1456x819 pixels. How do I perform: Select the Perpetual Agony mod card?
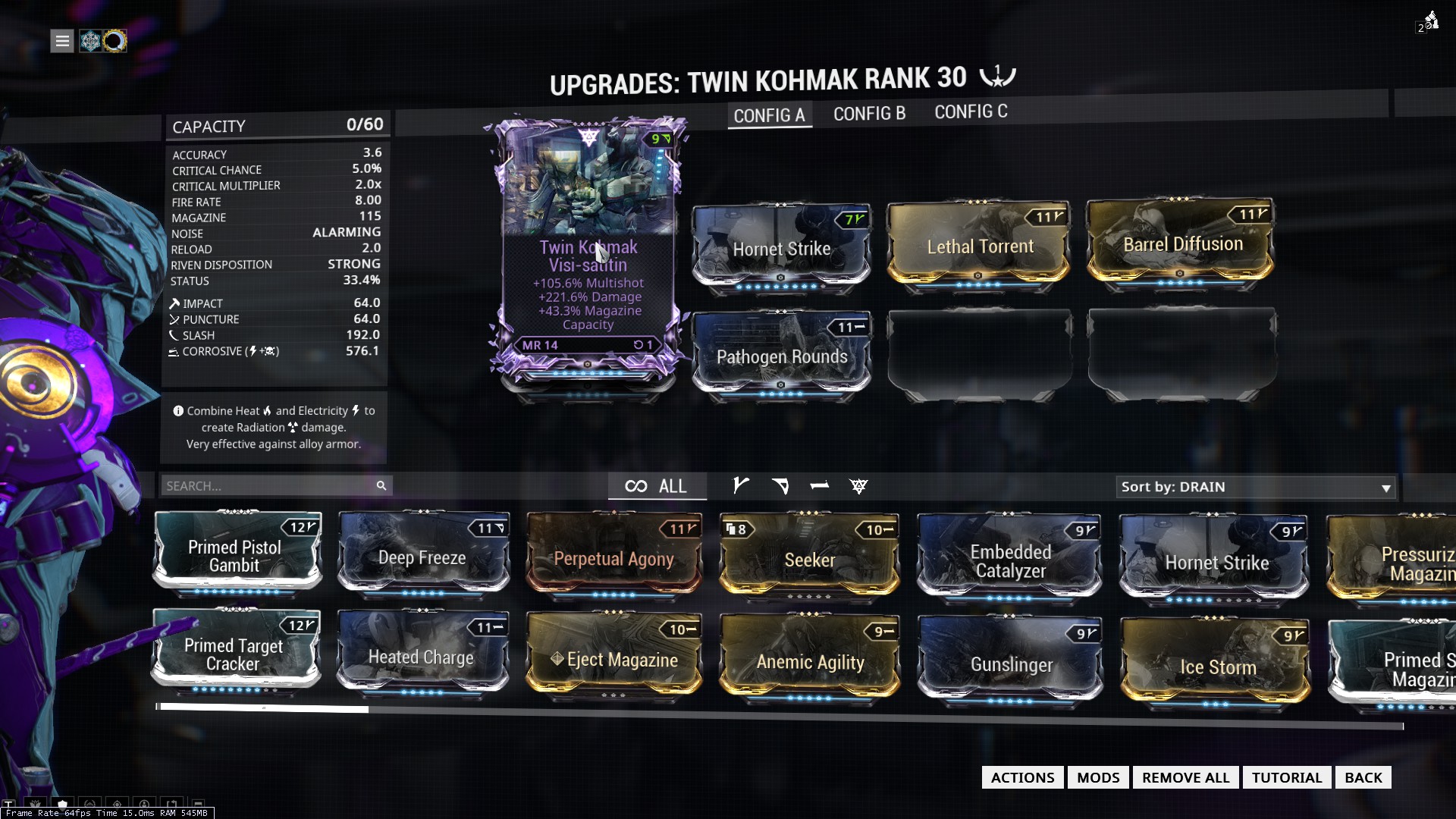tap(613, 559)
